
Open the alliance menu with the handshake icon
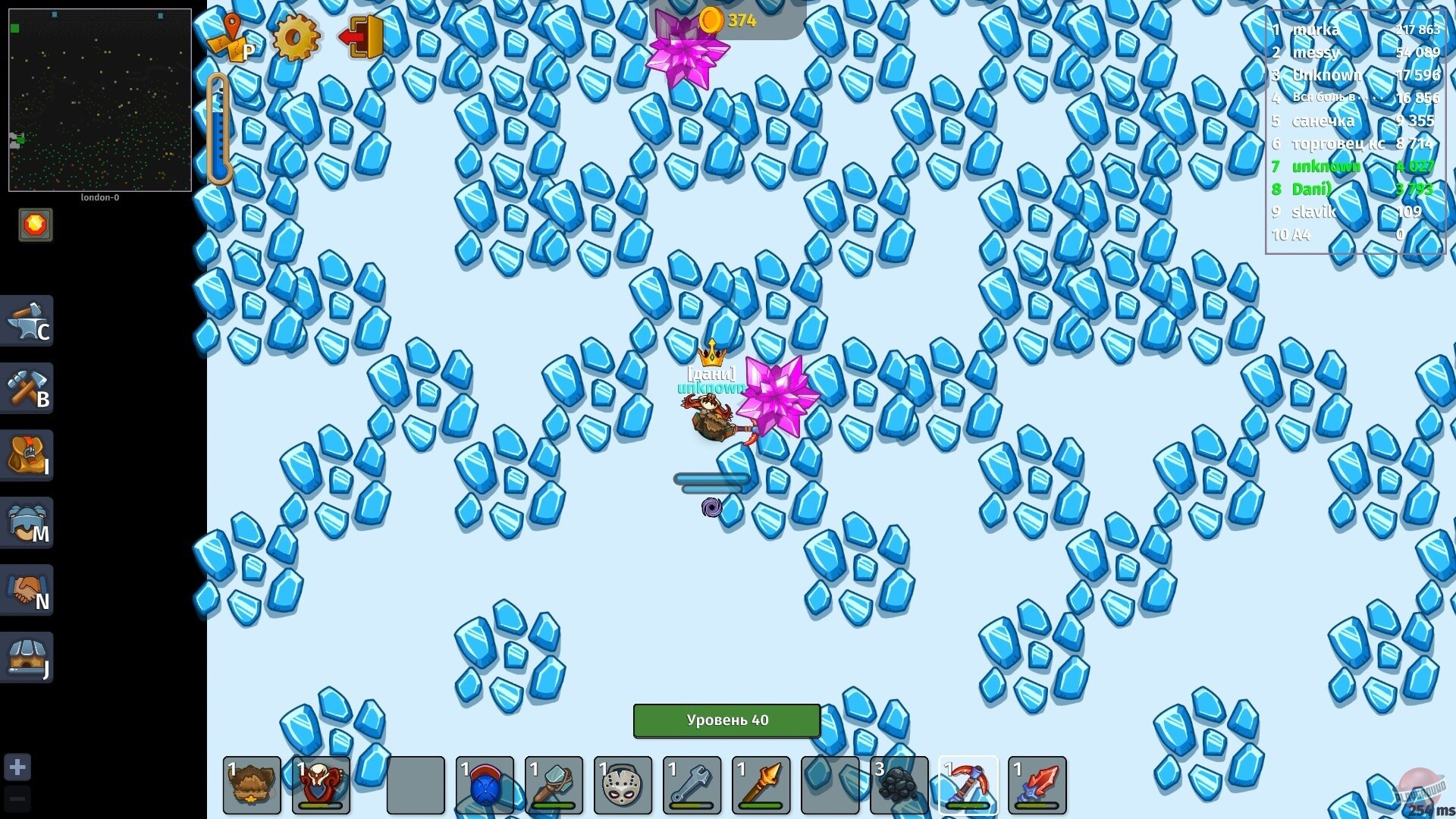point(27,589)
